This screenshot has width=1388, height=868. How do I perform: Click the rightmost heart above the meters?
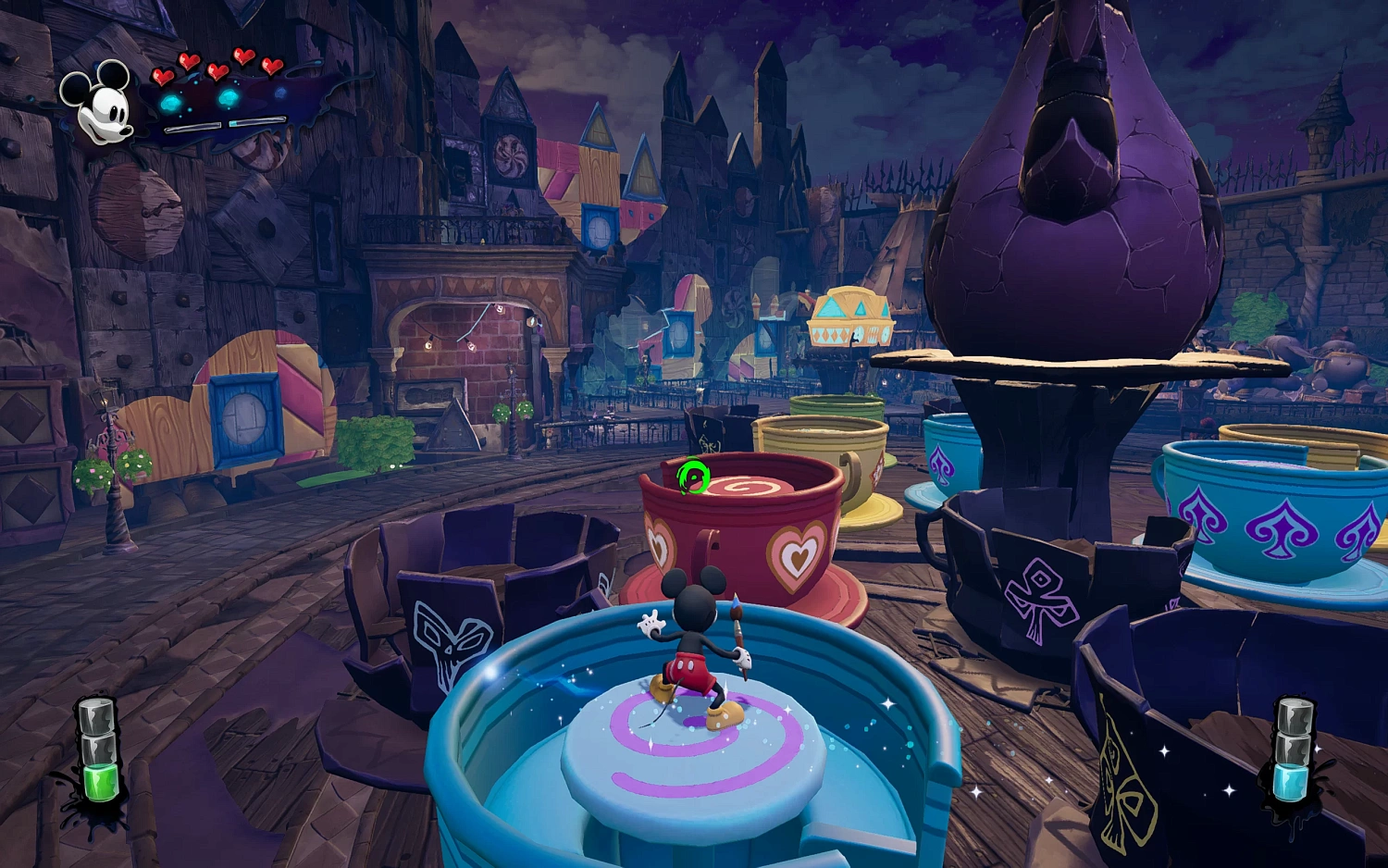(x=271, y=66)
